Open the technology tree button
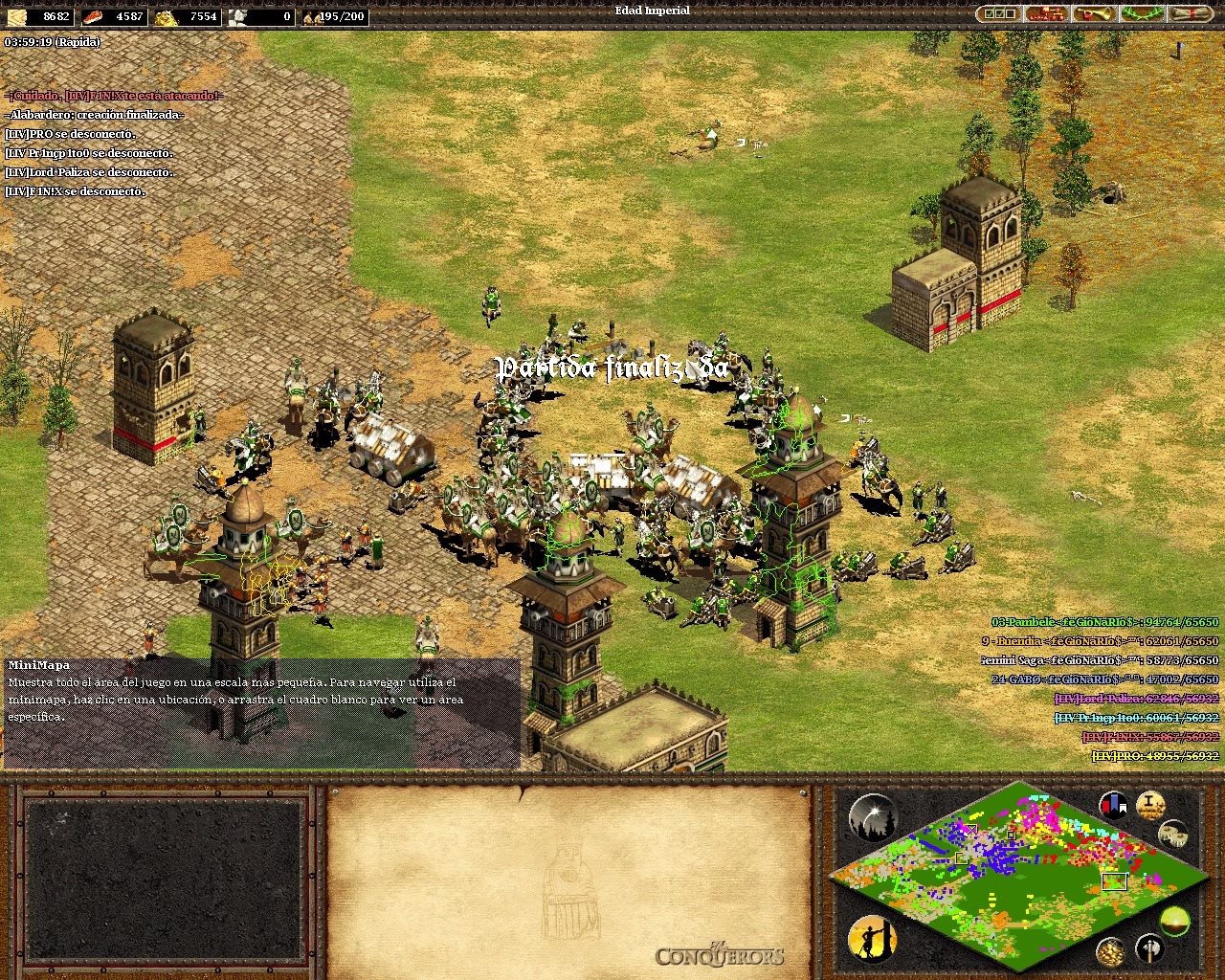The width and height of the screenshot is (1225, 980). pos(1047,14)
